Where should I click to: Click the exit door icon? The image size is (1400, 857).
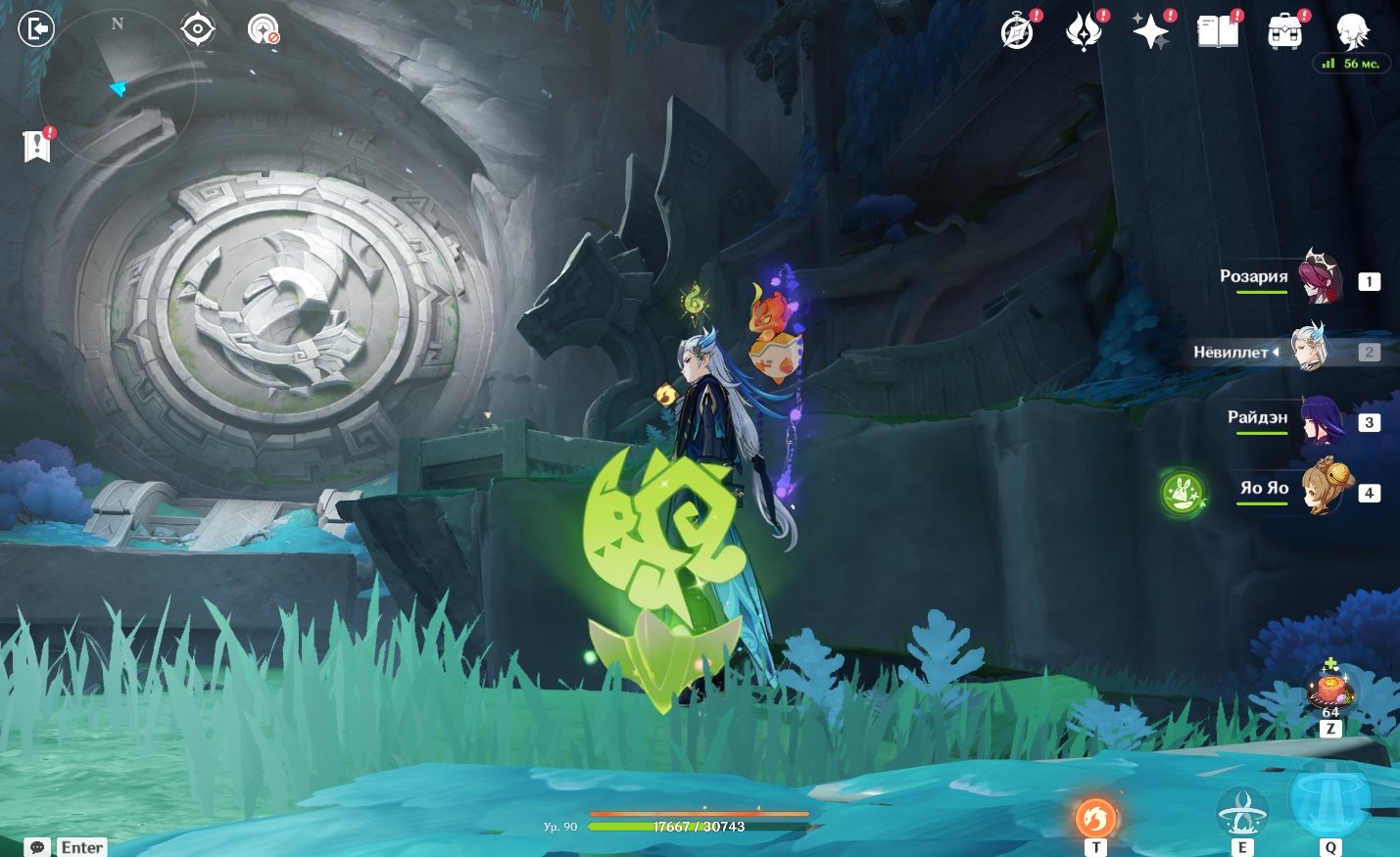pos(36,29)
